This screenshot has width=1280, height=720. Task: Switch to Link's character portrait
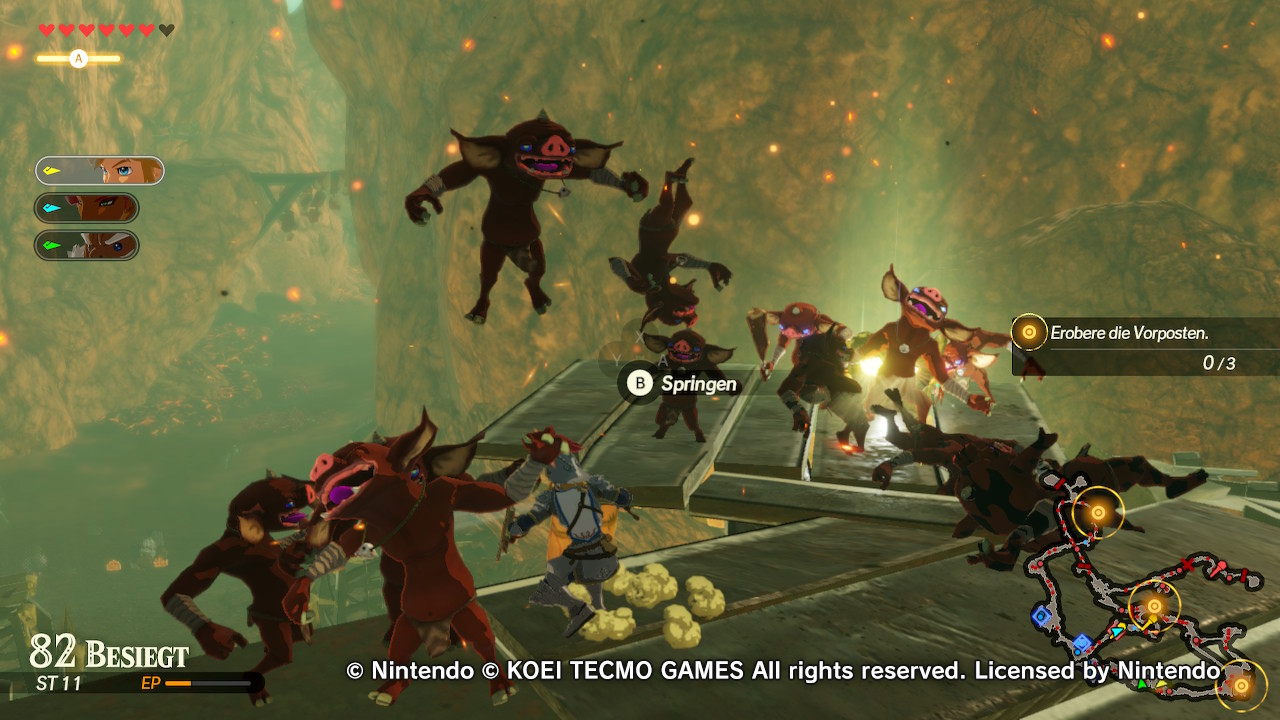click(100, 171)
